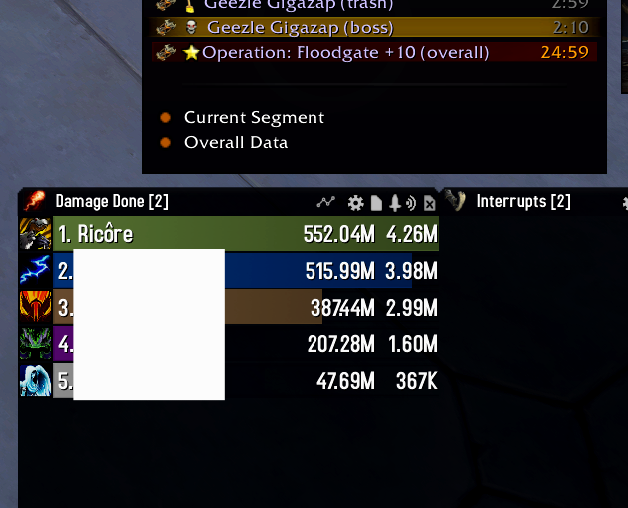Image resolution: width=628 pixels, height=508 pixels.
Task: Click the rocket-shaped icon in meter toolbar
Action: pos(395,203)
